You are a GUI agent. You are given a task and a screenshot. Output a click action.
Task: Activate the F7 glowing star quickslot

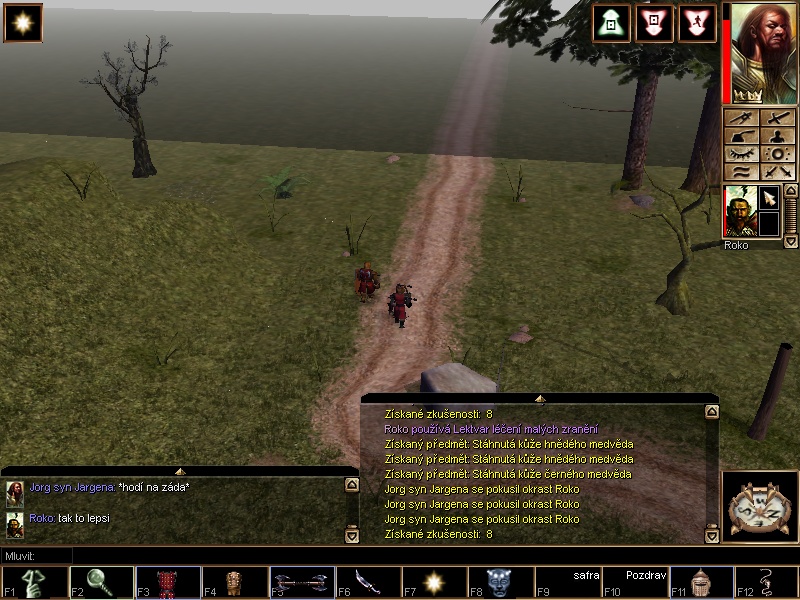(x=433, y=583)
